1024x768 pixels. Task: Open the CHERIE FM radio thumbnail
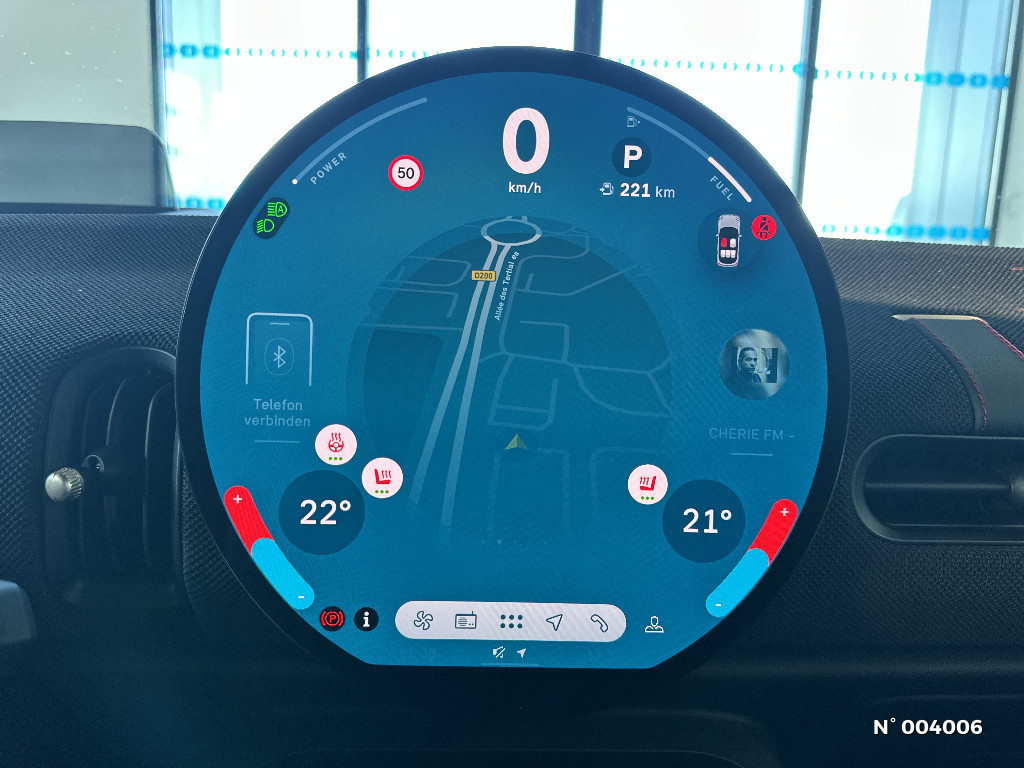(754, 363)
